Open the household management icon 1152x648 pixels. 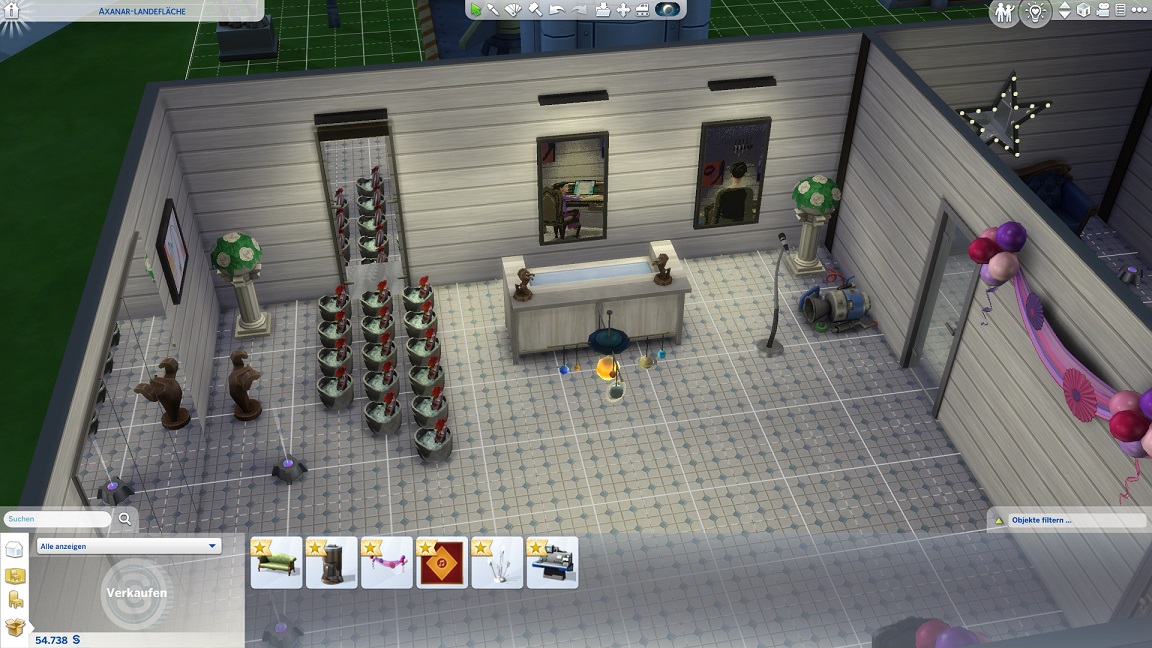point(1003,12)
